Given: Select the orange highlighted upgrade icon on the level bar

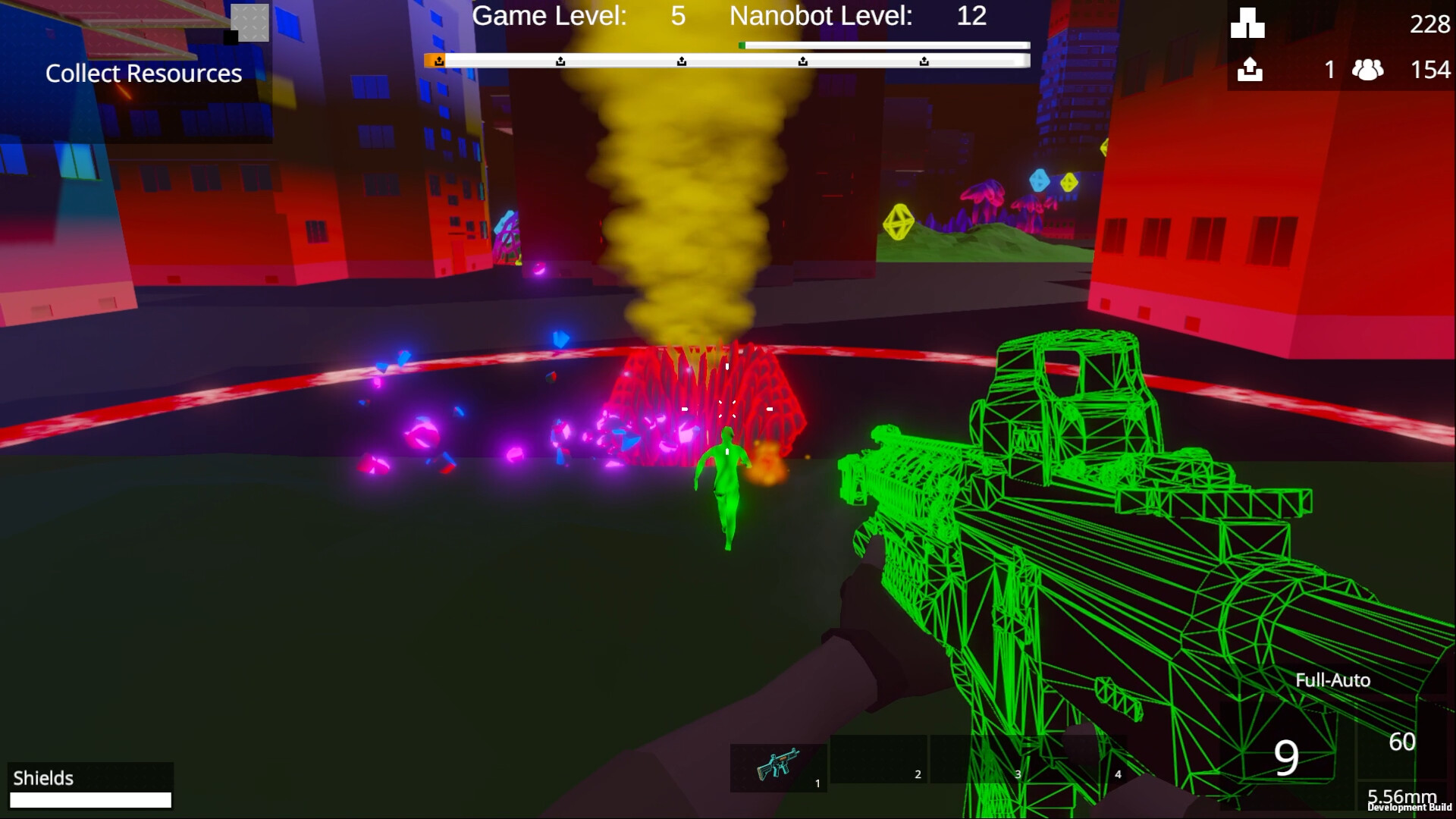Looking at the screenshot, I should point(439,60).
